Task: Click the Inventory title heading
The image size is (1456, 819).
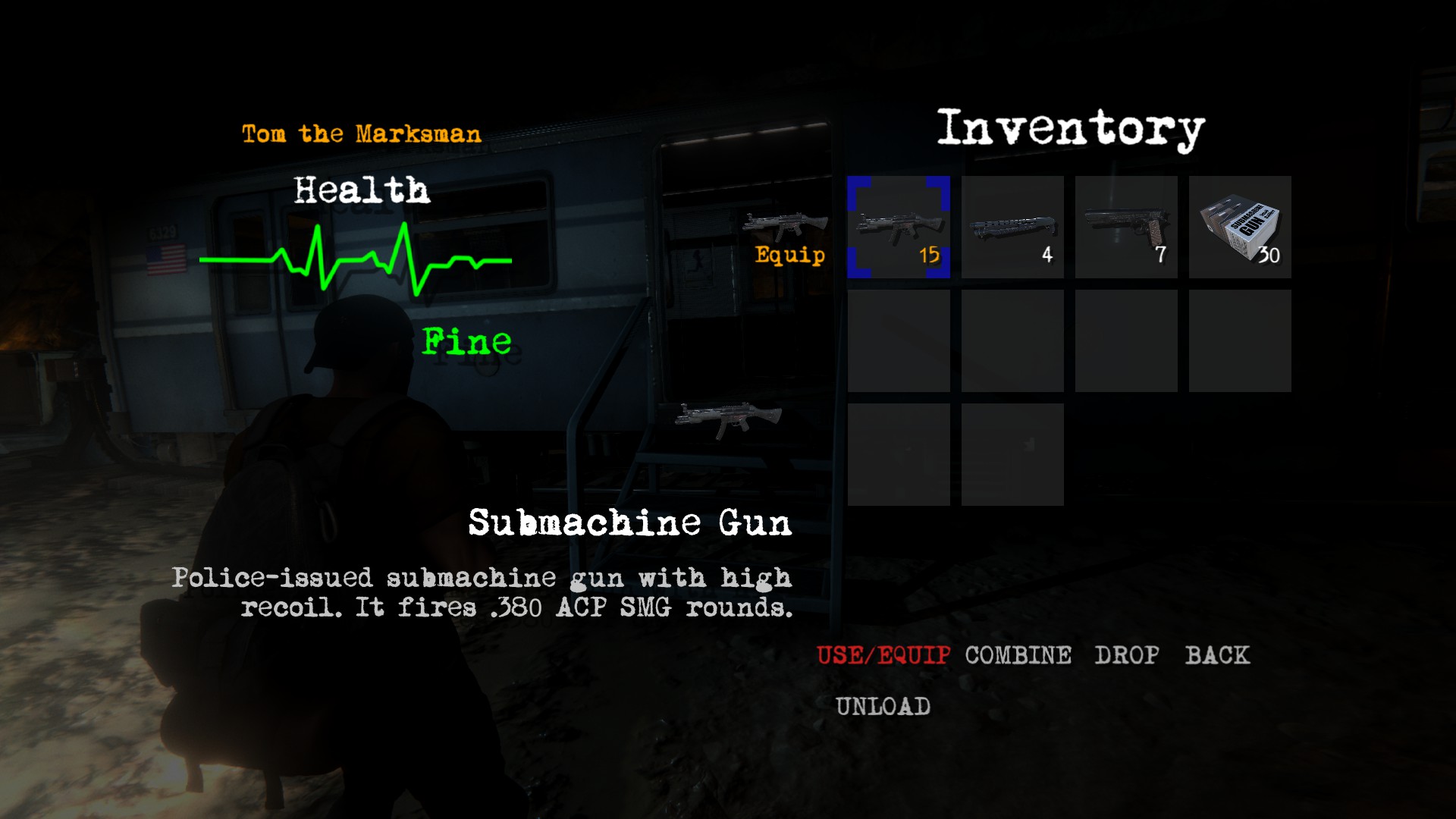Action: click(x=1070, y=127)
